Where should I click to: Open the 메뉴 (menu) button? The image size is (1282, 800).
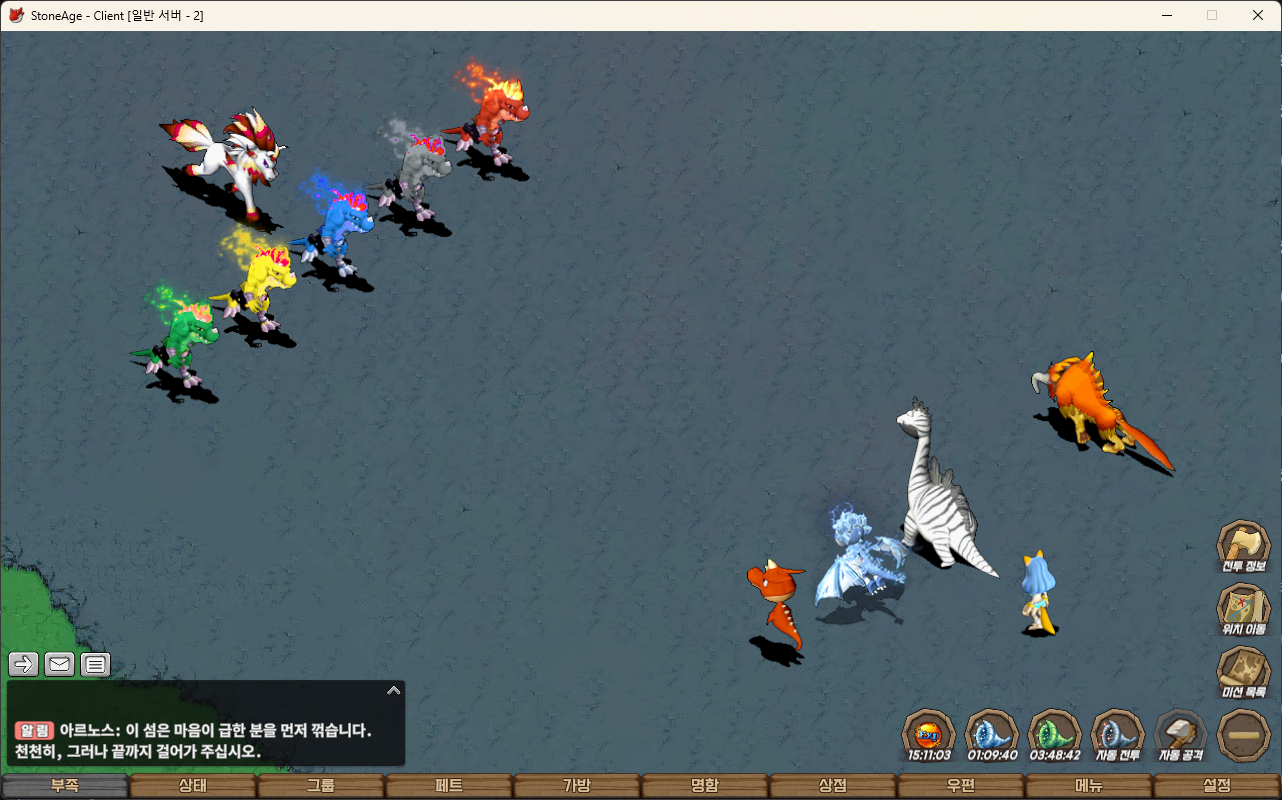tap(1089, 786)
